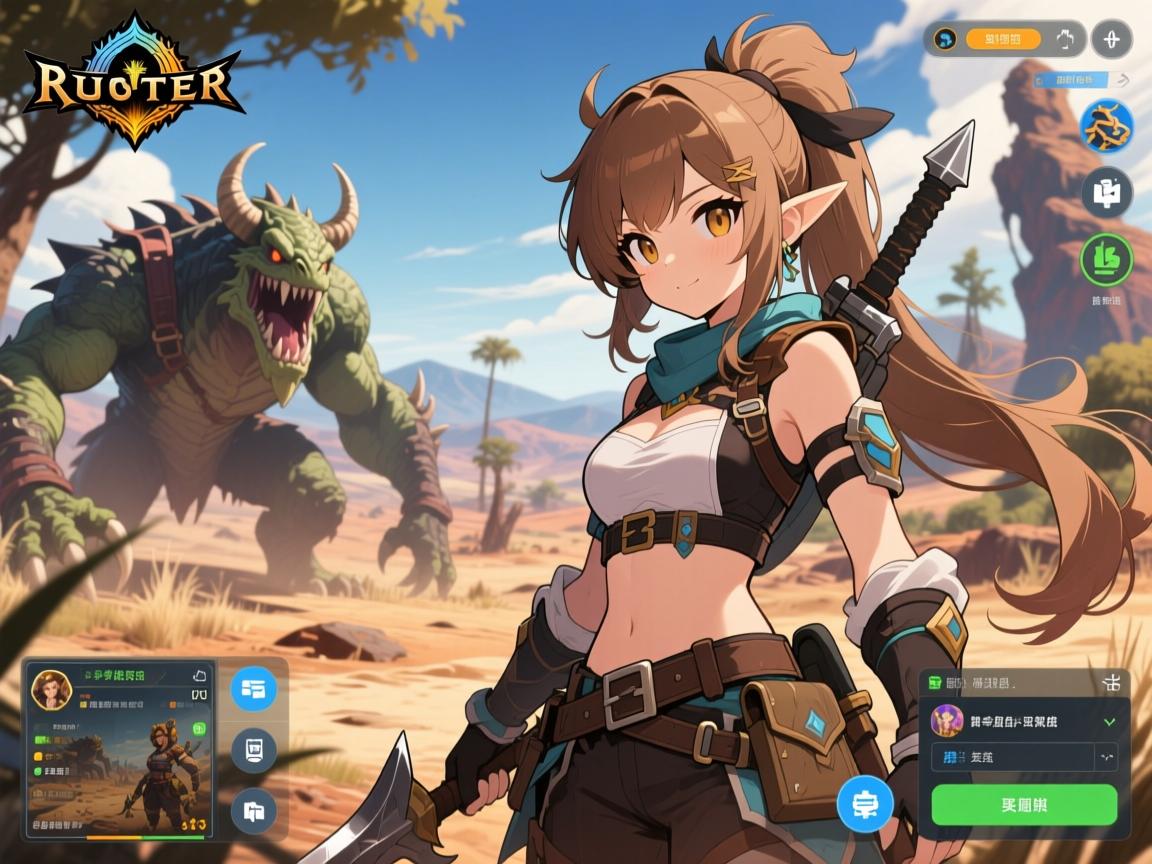1152x864 pixels.
Task: Click the orange pill button in top bar
Action: (x=1003, y=40)
